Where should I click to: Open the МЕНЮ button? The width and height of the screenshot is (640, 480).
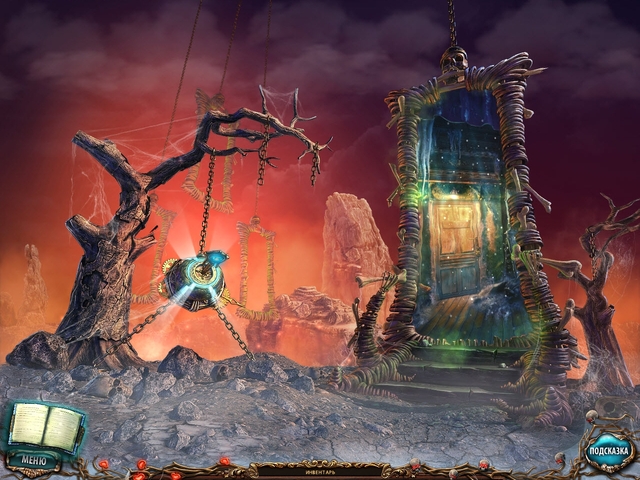tap(34, 461)
